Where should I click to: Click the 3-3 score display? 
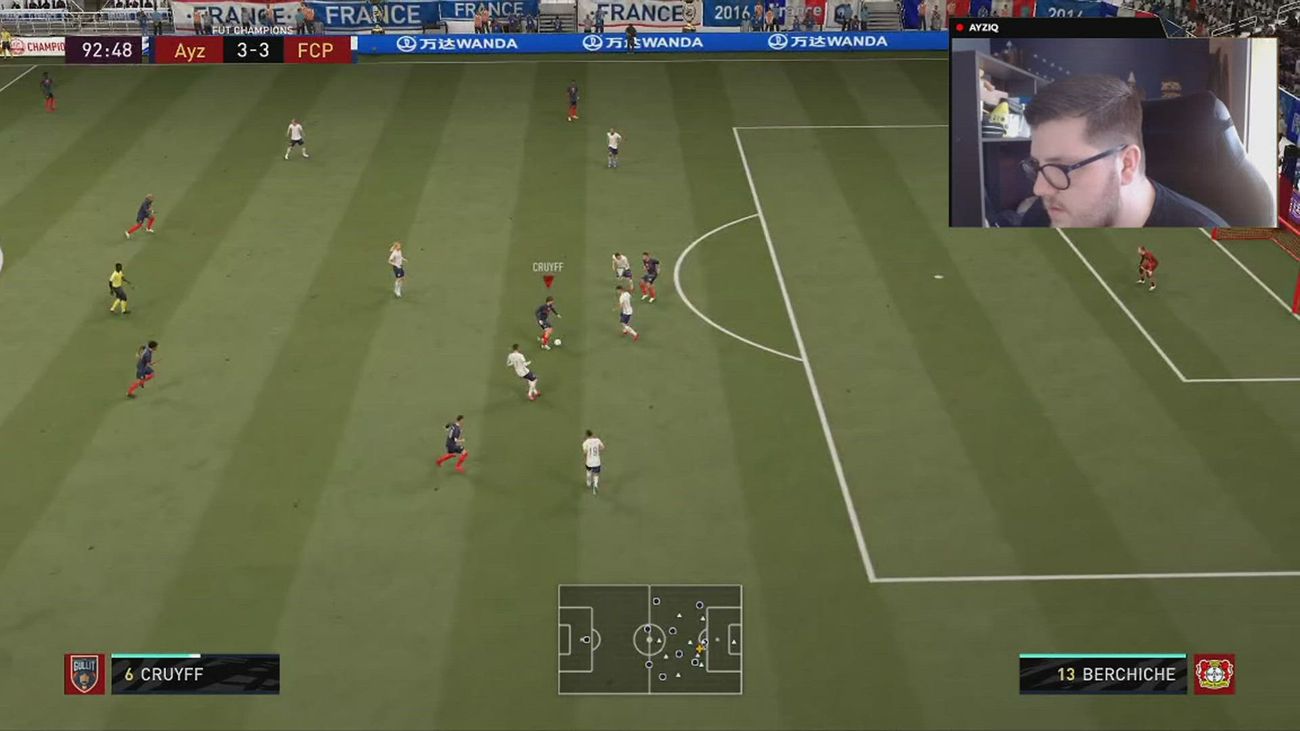251,51
